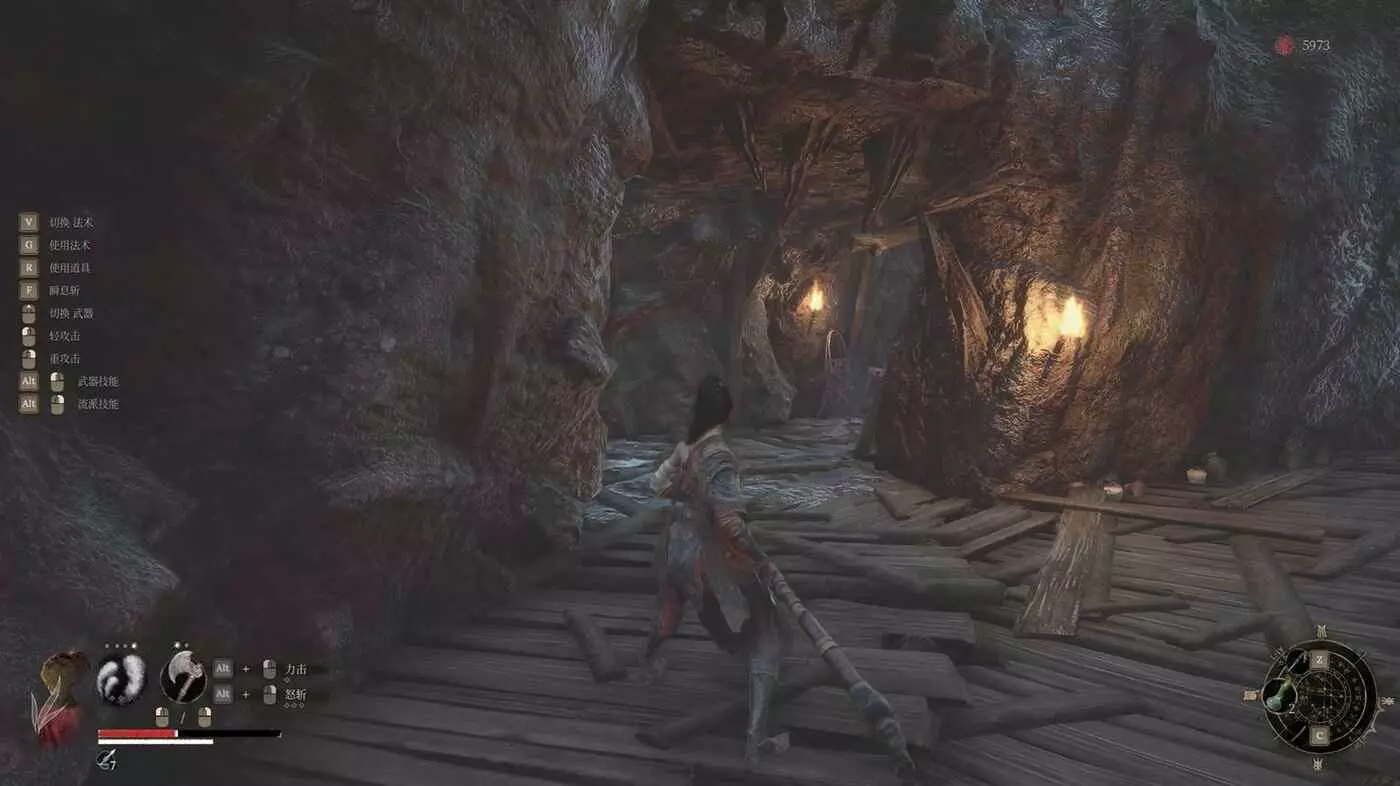Click the red soul currency icon

(x=1284, y=45)
